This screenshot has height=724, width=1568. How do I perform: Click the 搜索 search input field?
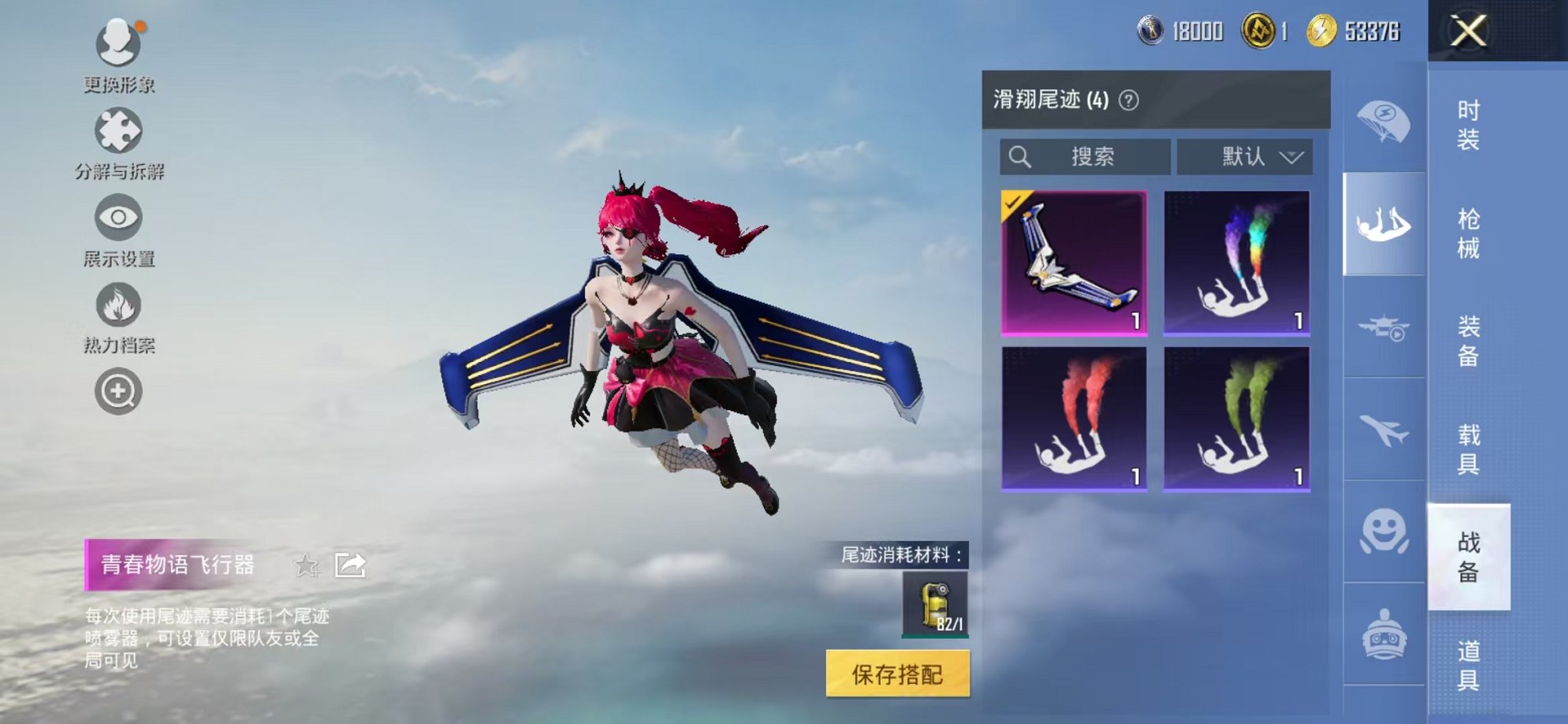coord(1084,157)
